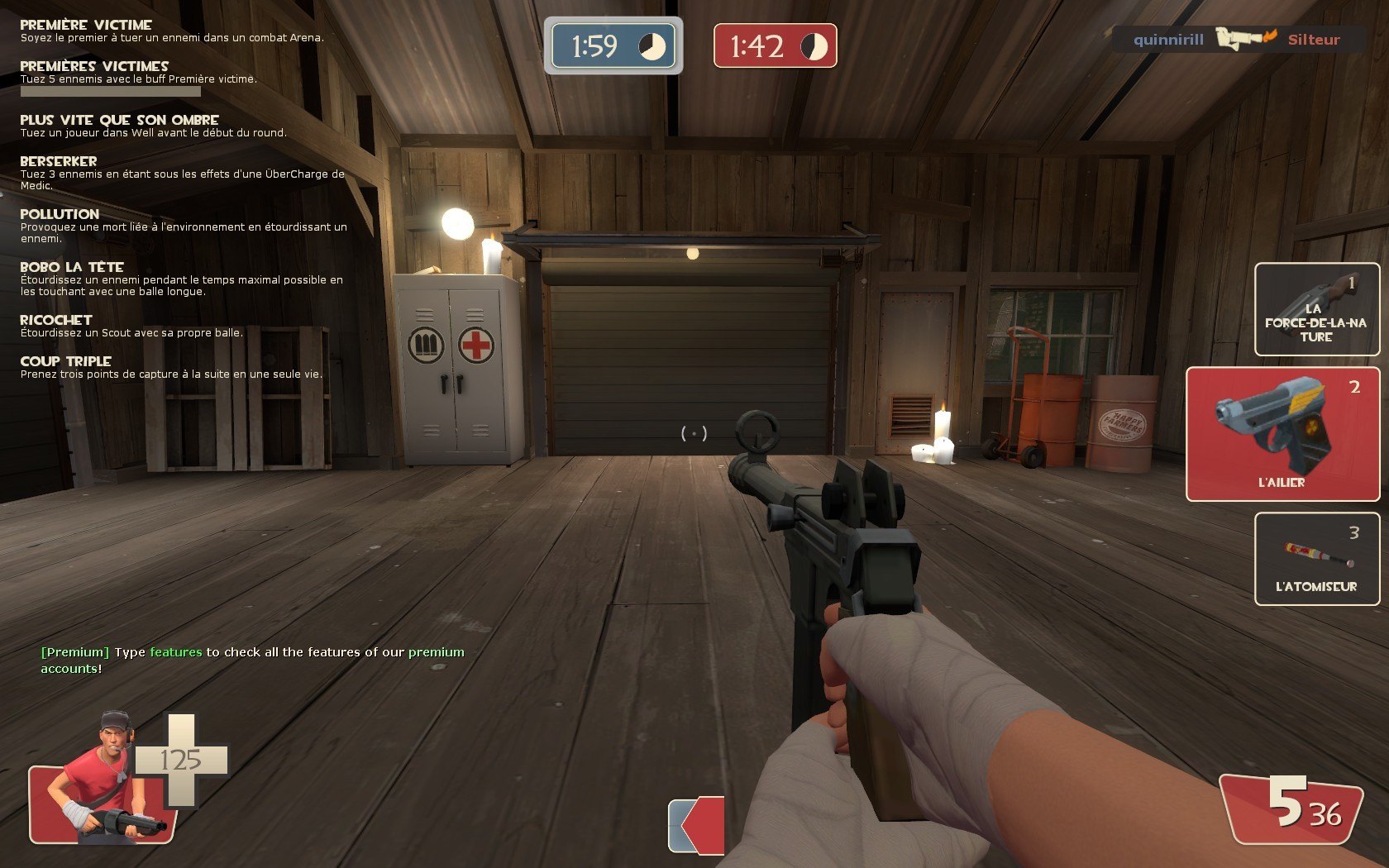
Task: Choose the L'Ailier pistol slot
Action: pyautogui.click(x=1282, y=434)
